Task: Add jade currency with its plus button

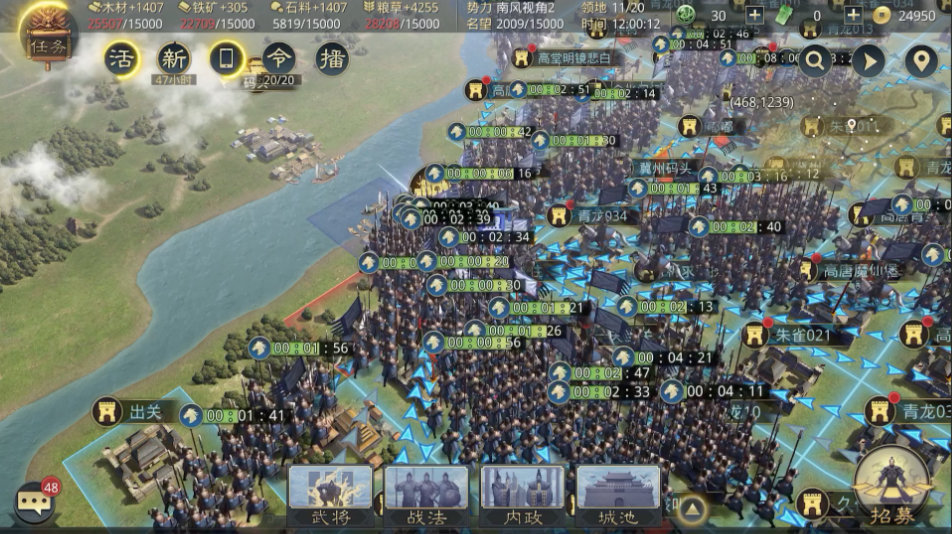Action: (x=754, y=15)
